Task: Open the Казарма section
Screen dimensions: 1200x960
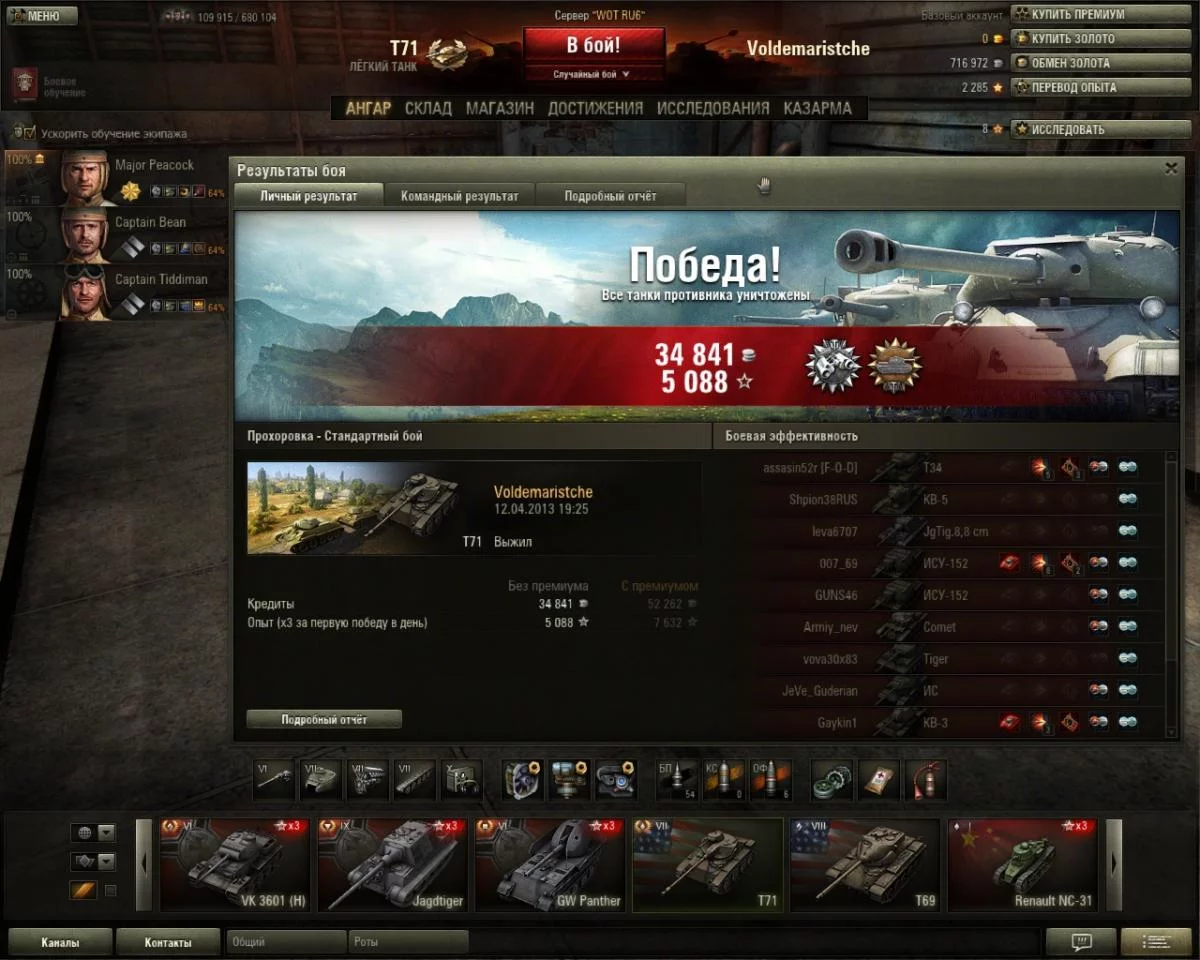Action: pyautogui.click(x=817, y=108)
